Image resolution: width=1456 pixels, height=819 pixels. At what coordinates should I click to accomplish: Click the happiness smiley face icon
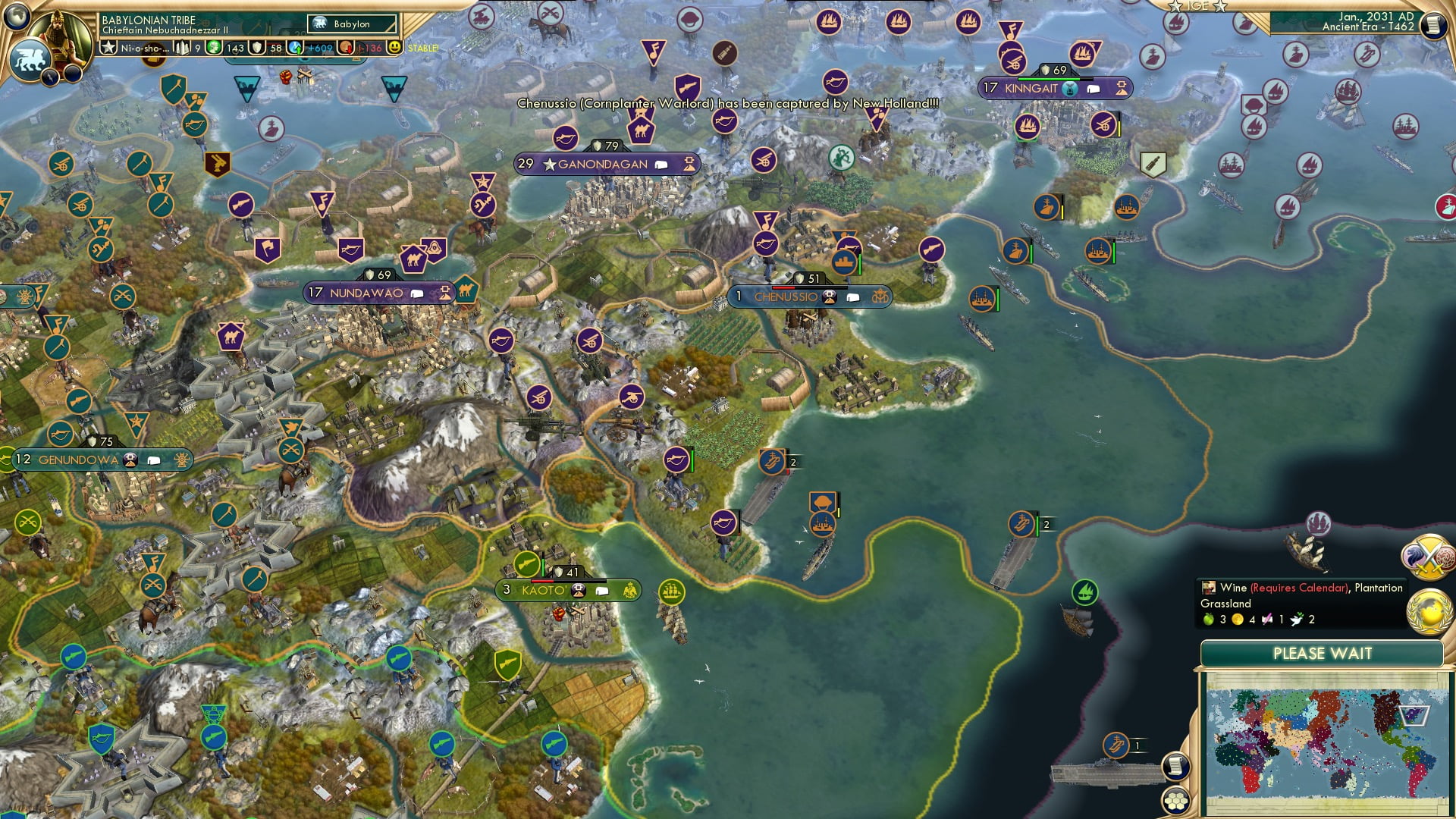394,48
